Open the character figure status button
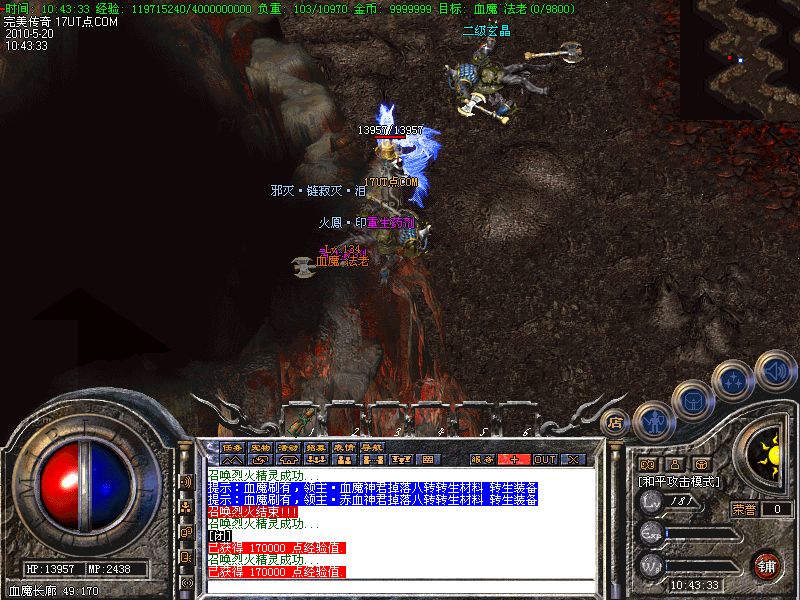Image resolution: width=800 pixels, height=600 pixels. click(x=651, y=418)
